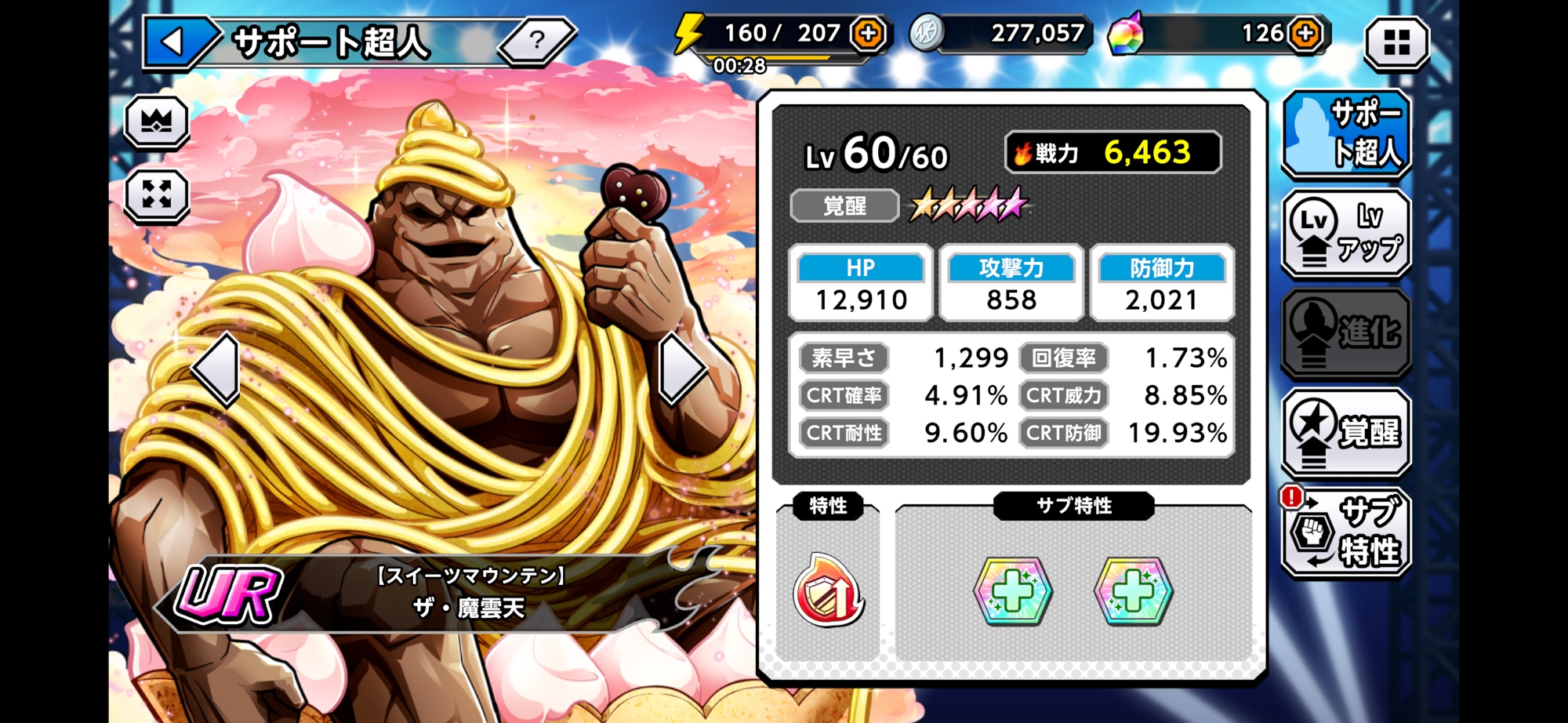Open the Lvアップ level up menu
Image resolution: width=1568 pixels, height=723 pixels.
1346,233
